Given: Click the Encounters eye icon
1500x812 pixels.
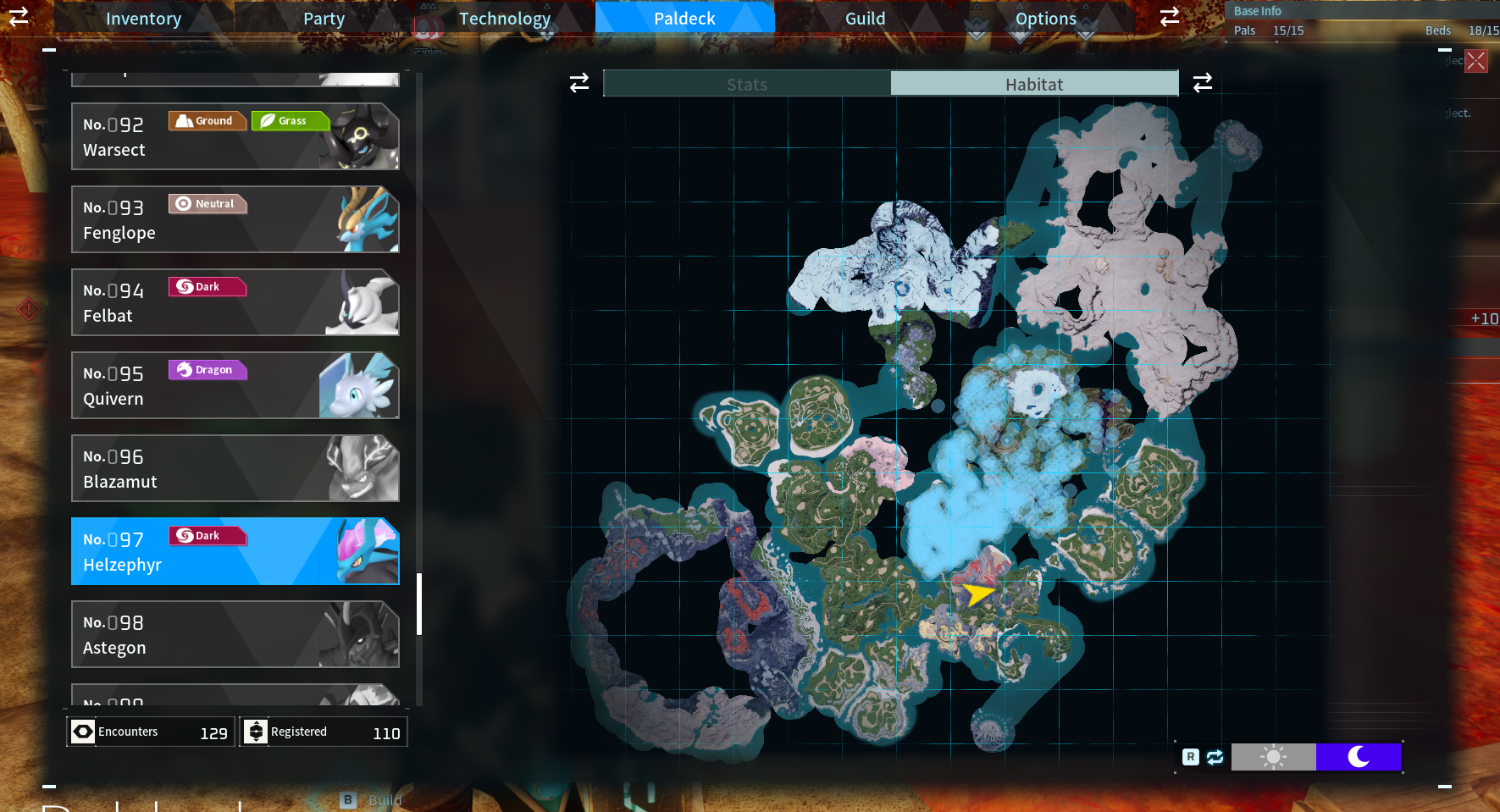Looking at the screenshot, I should click(83, 732).
